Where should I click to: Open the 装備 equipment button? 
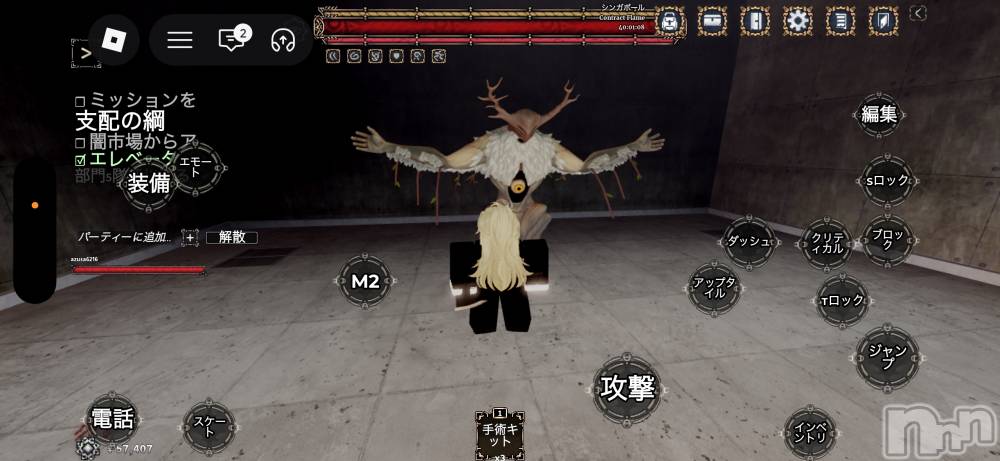148,183
